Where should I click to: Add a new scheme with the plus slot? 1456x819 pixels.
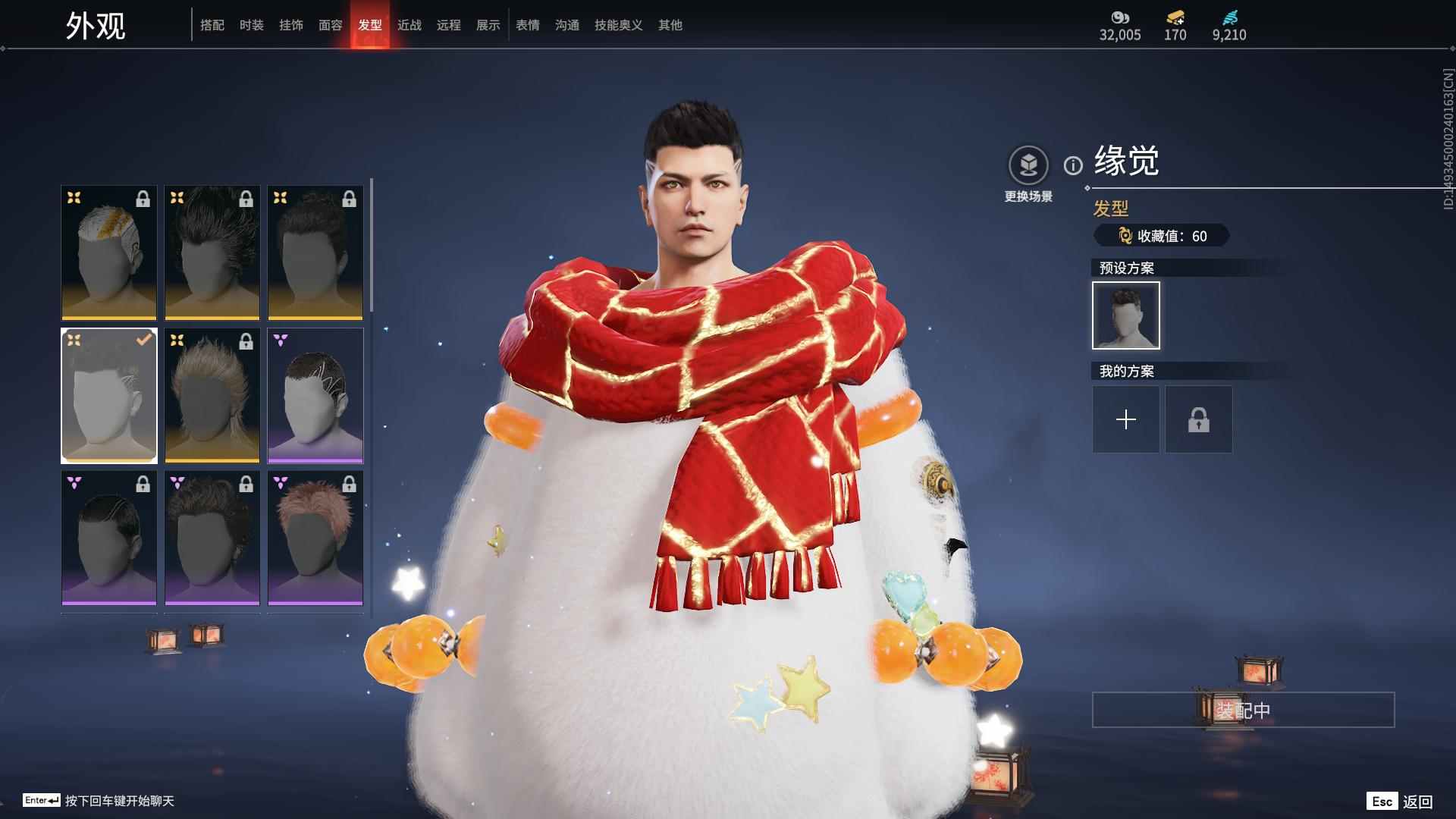(x=1125, y=419)
